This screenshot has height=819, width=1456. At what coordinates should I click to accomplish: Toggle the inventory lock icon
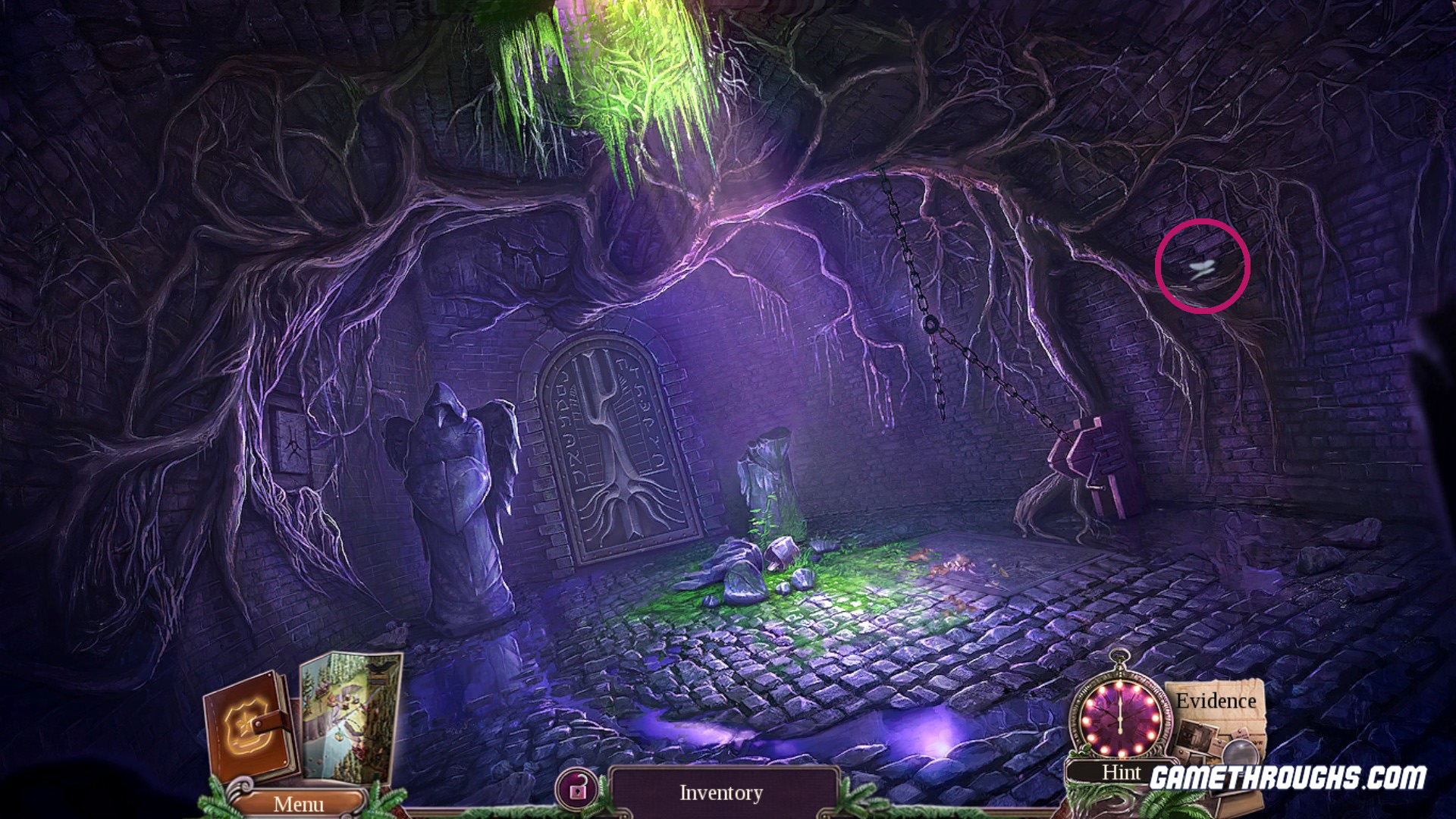click(578, 791)
